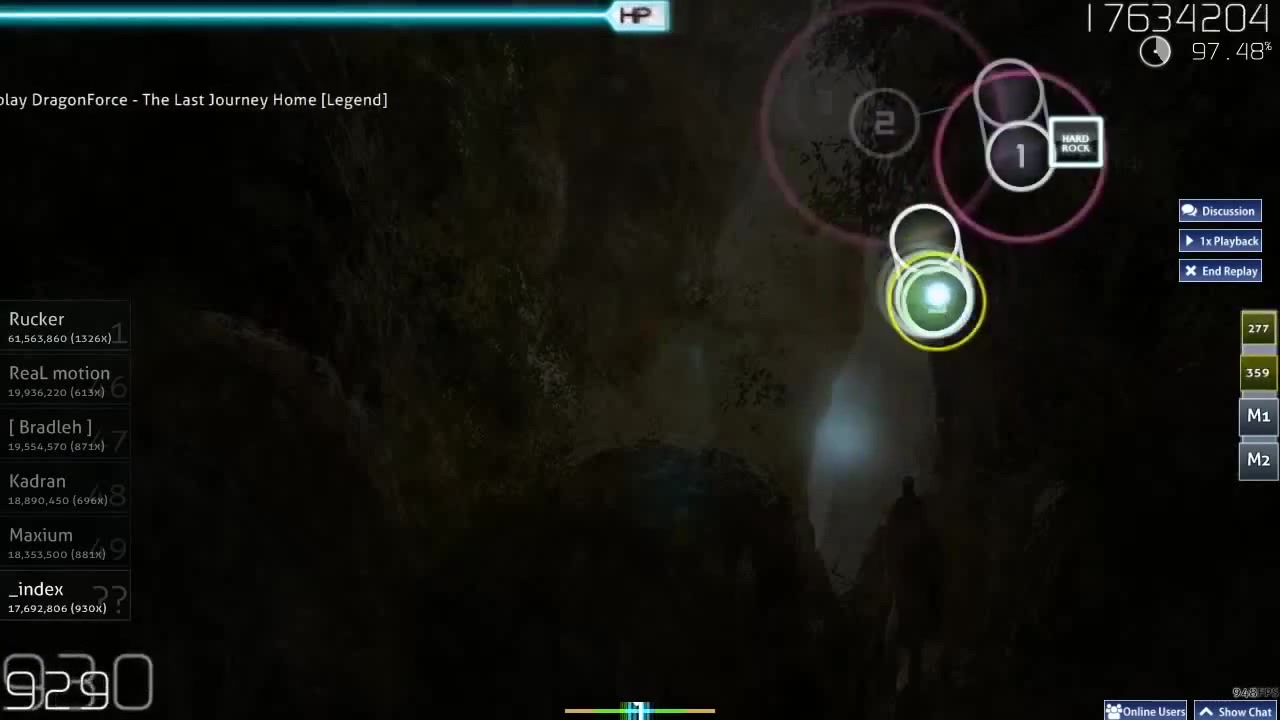1280x720 pixels.
Task: Click the M1 mouse button indicator
Action: (x=1258, y=415)
